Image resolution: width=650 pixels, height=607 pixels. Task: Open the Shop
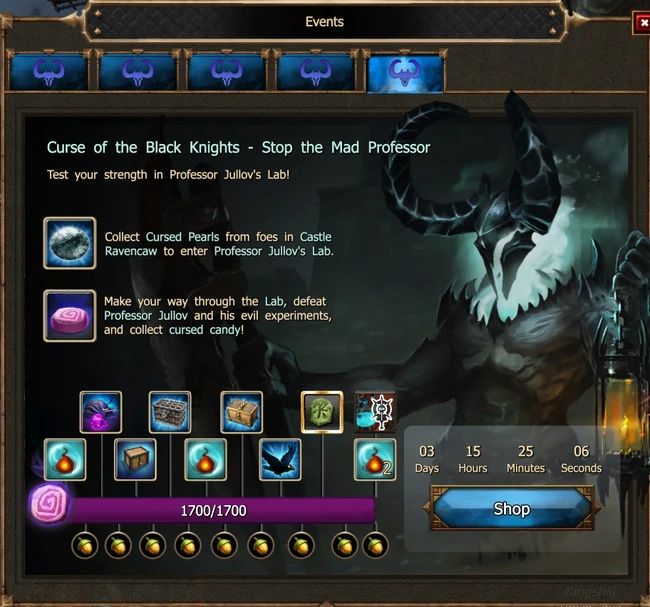tap(511, 509)
